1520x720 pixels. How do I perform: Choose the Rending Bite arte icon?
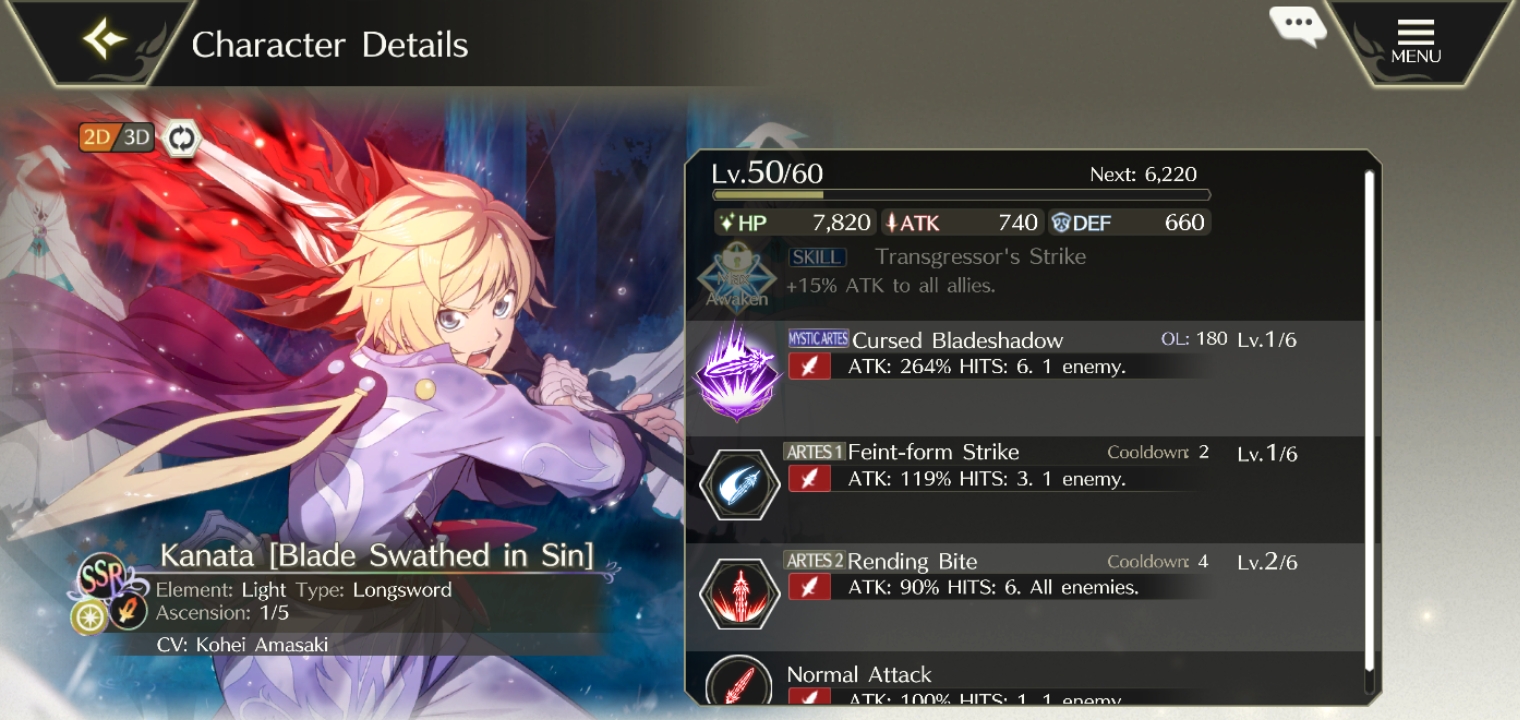point(738,592)
